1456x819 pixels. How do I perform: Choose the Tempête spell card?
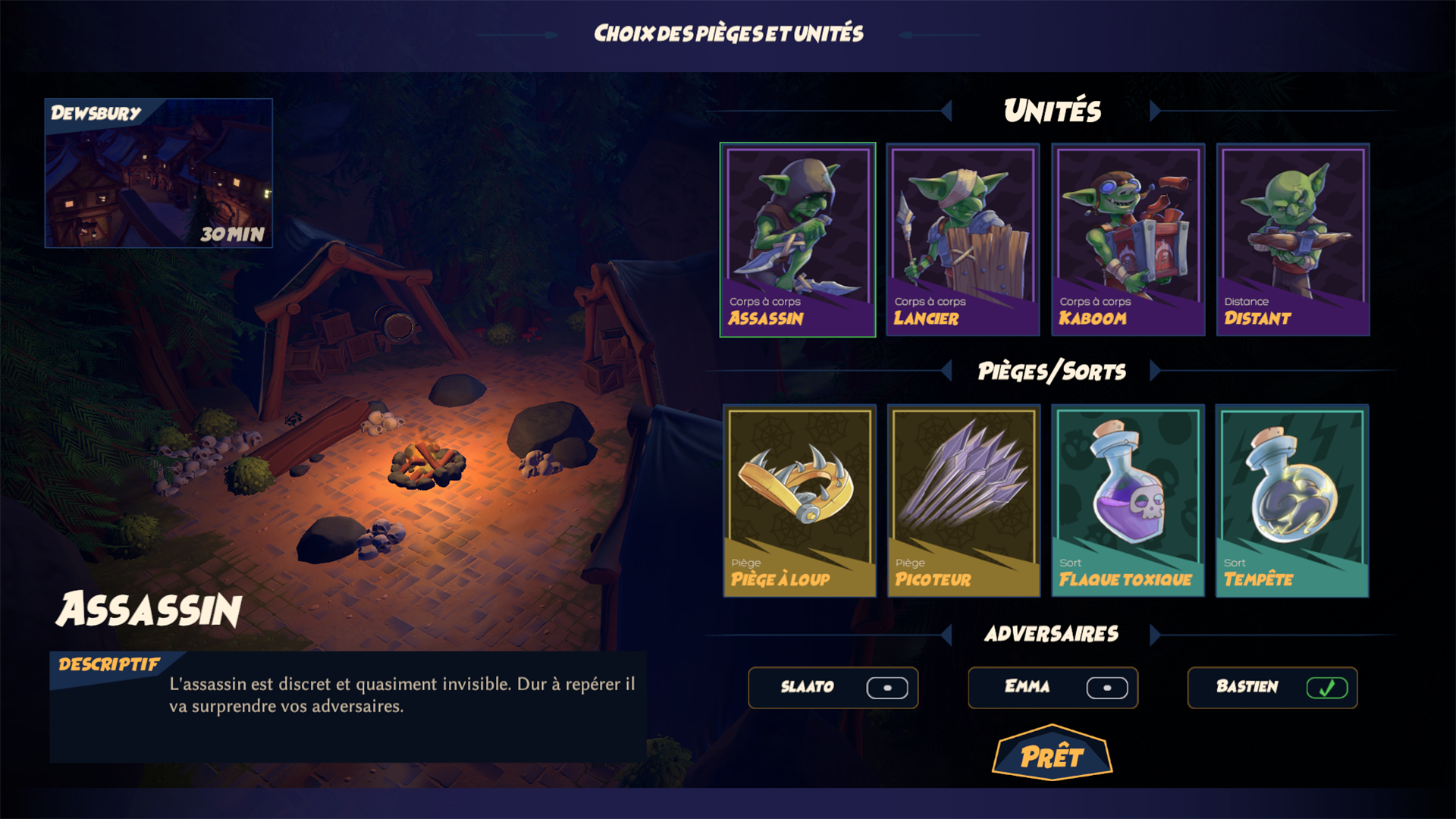[x=1292, y=500]
